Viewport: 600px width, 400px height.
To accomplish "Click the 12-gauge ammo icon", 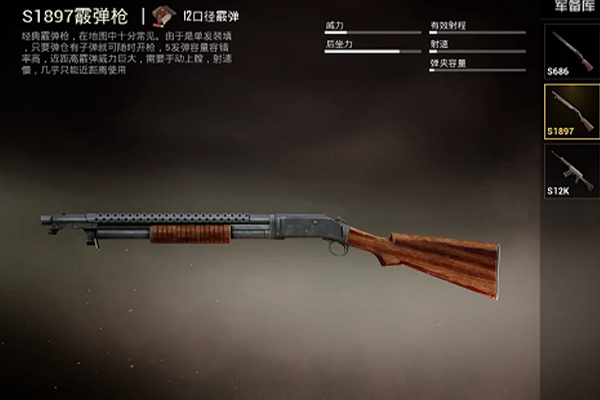I will [x=163, y=17].
